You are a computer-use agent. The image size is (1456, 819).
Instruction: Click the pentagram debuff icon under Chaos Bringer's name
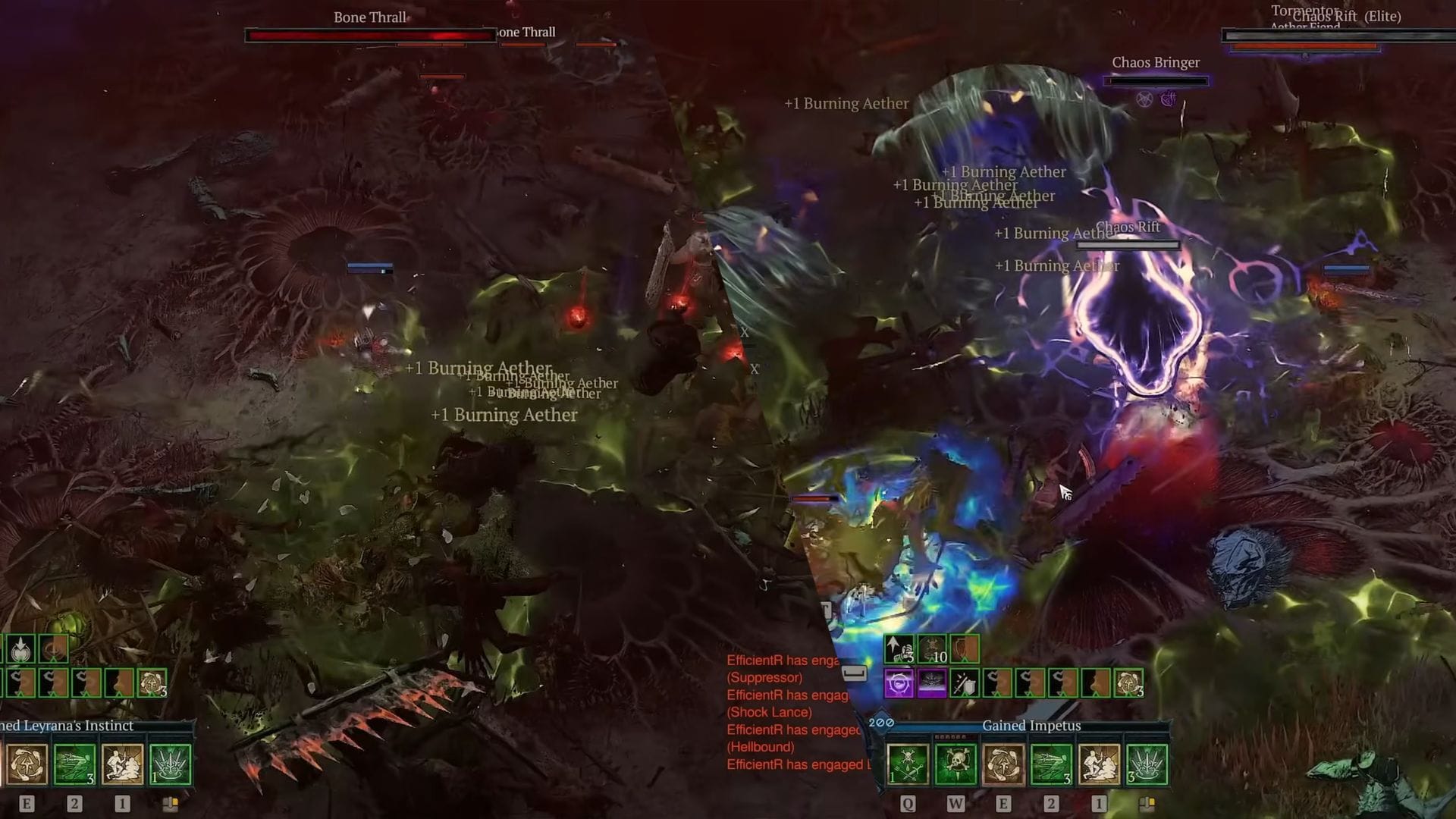[x=1144, y=99]
